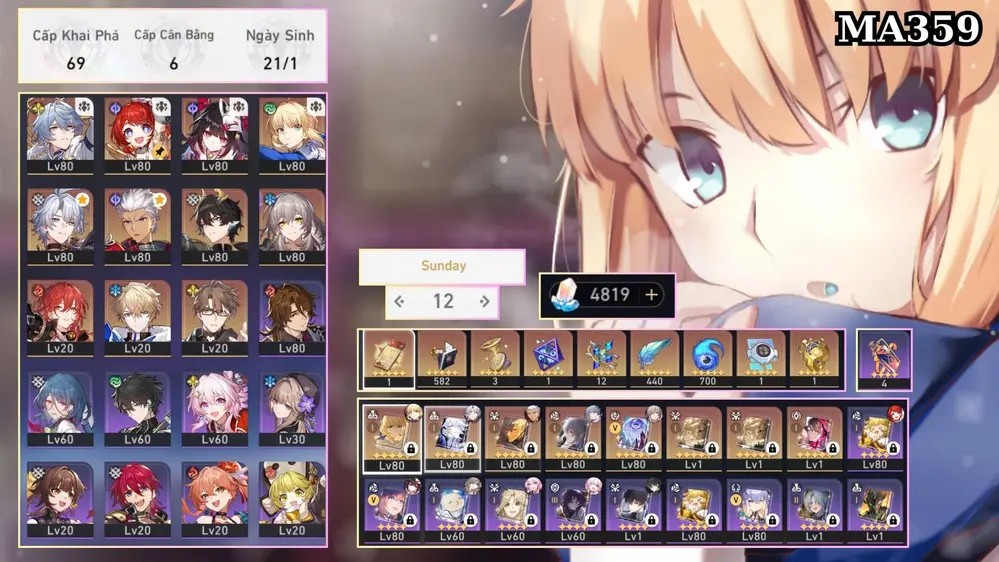
Task: Add Stellar Jade with the plus button
Action: click(652, 295)
